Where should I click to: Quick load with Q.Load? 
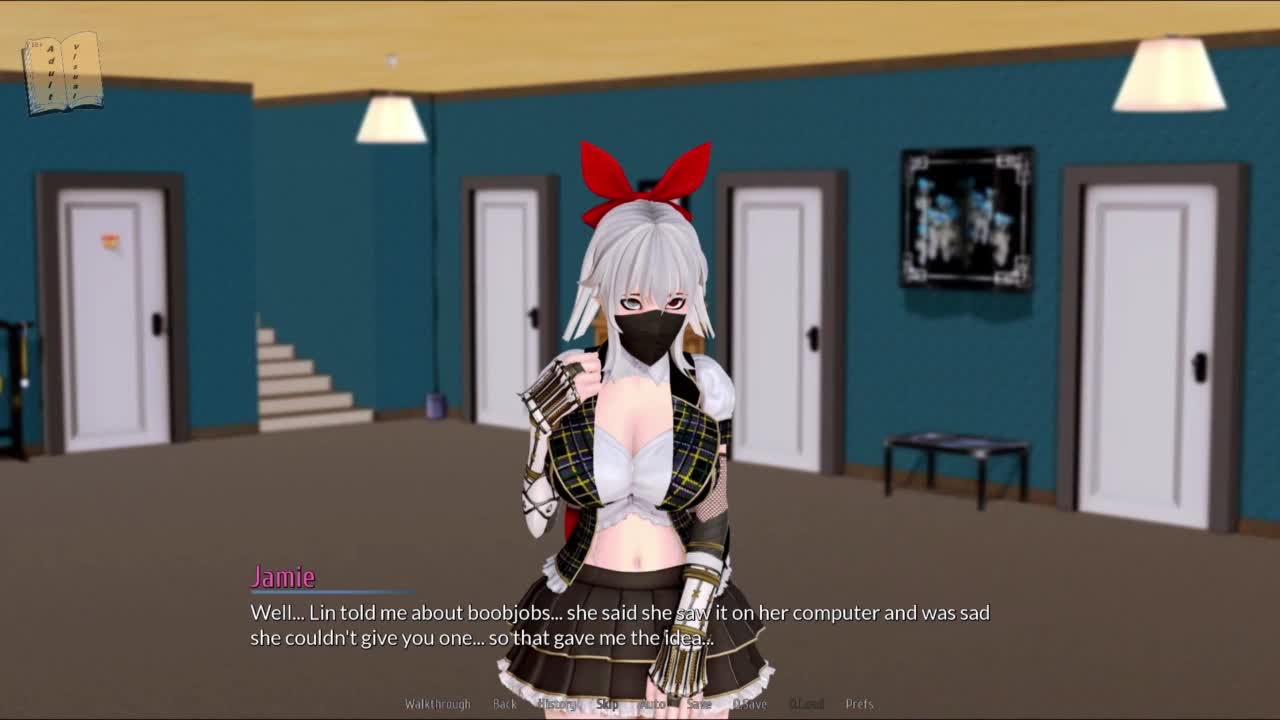coord(806,704)
